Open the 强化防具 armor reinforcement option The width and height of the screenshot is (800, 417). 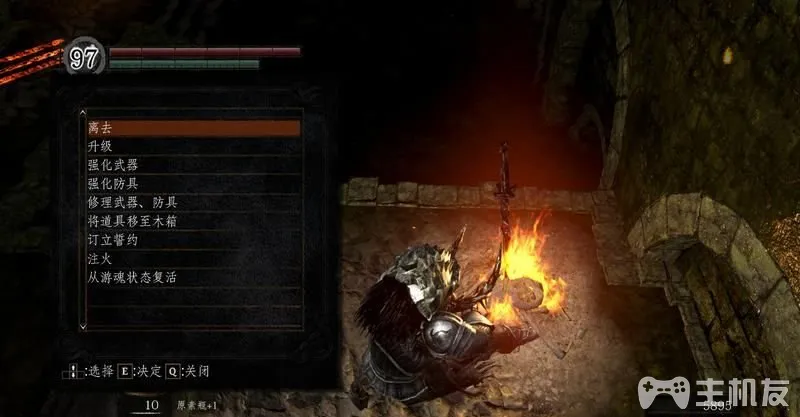[190, 184]
